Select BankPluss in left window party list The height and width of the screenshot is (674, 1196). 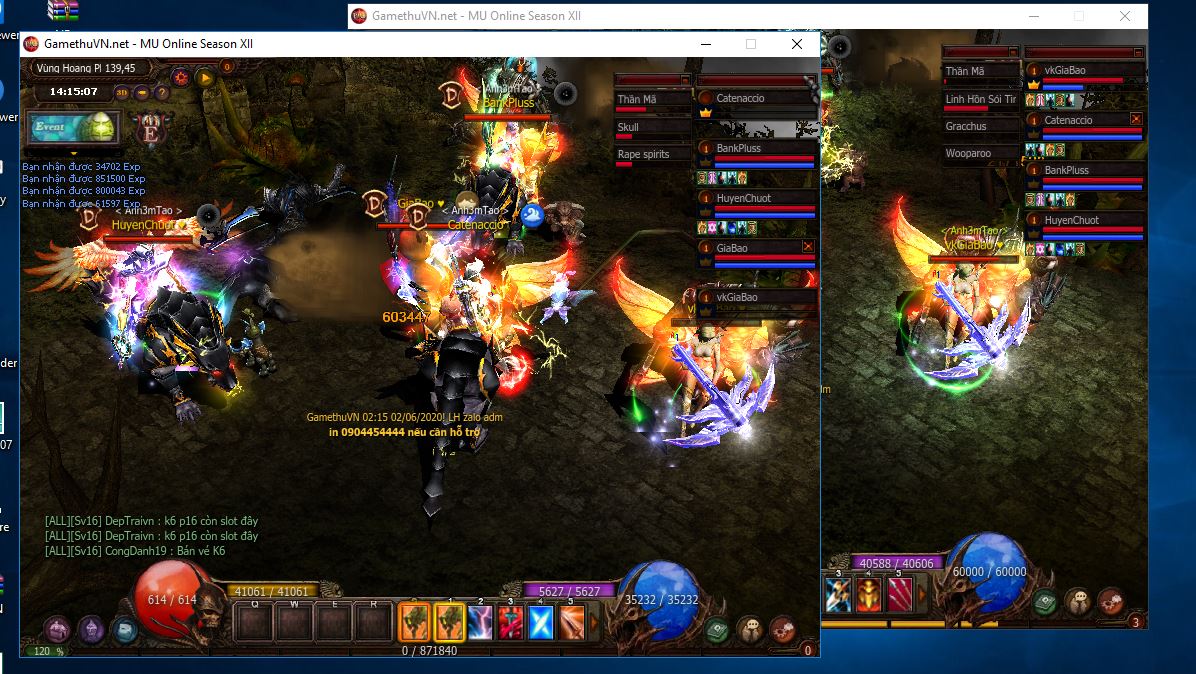click(x=740, y=148)
